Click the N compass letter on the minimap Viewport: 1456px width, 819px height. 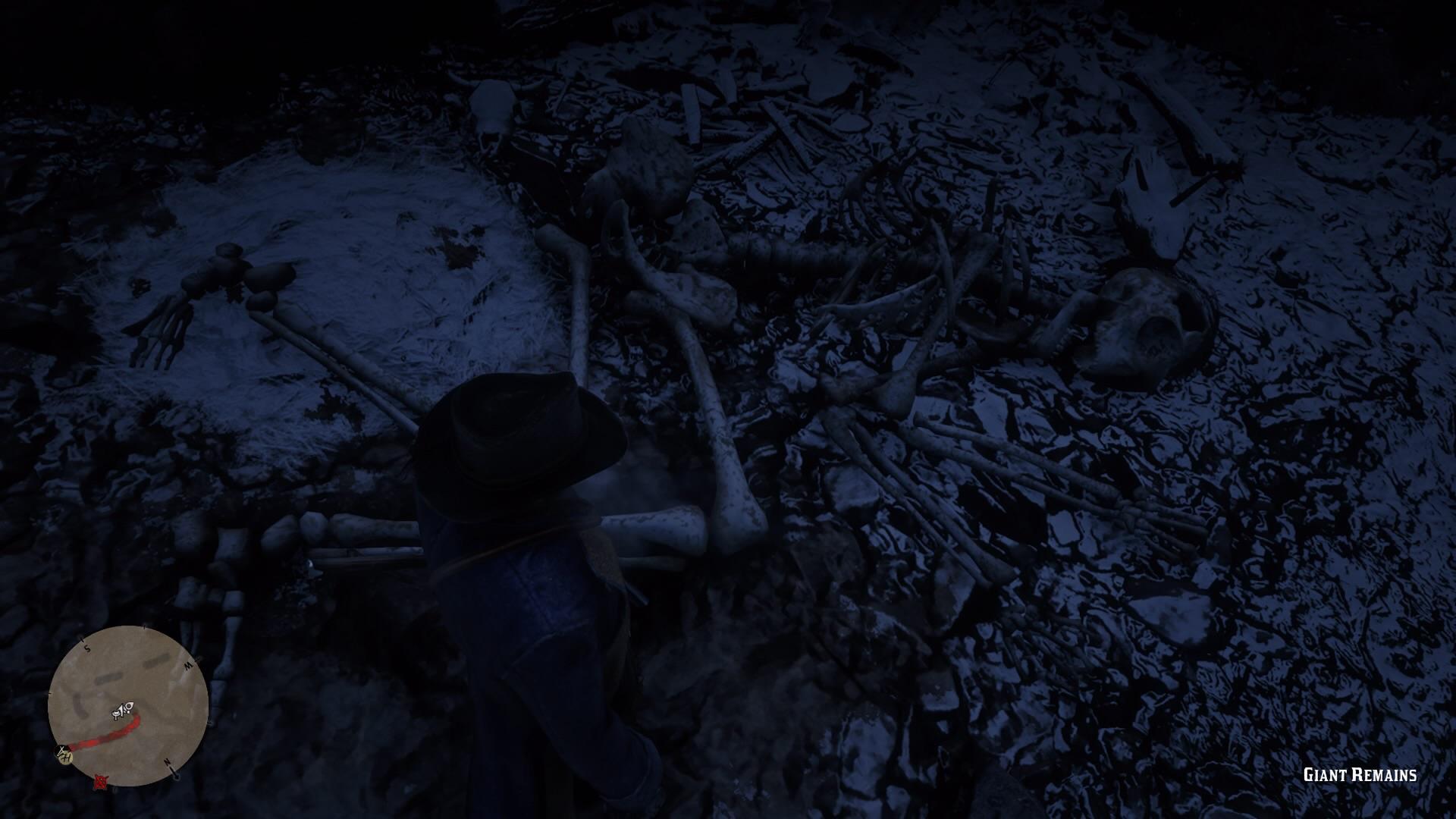[168, 761]
